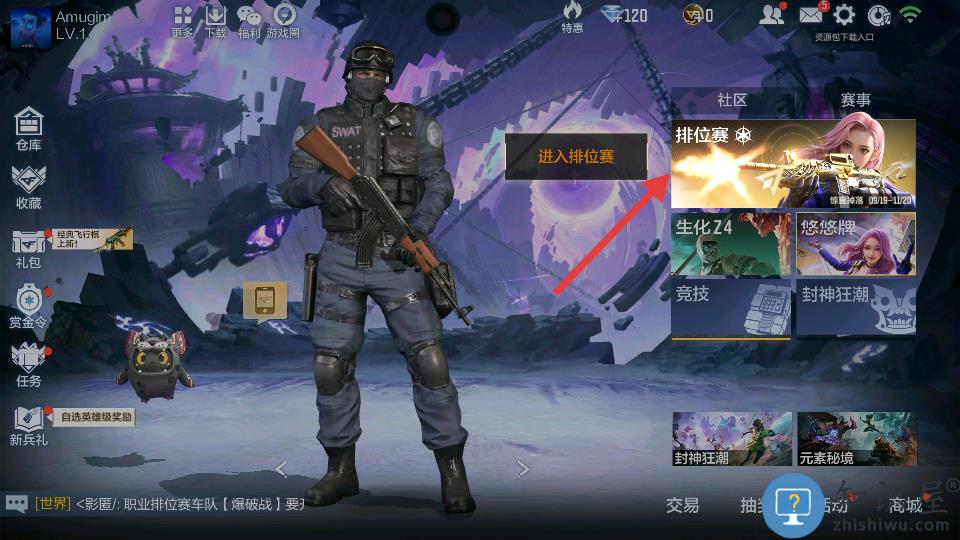The height and width of the screenshot is (540, 960).
Task: Open the settings gear icon
Action: 845,15
